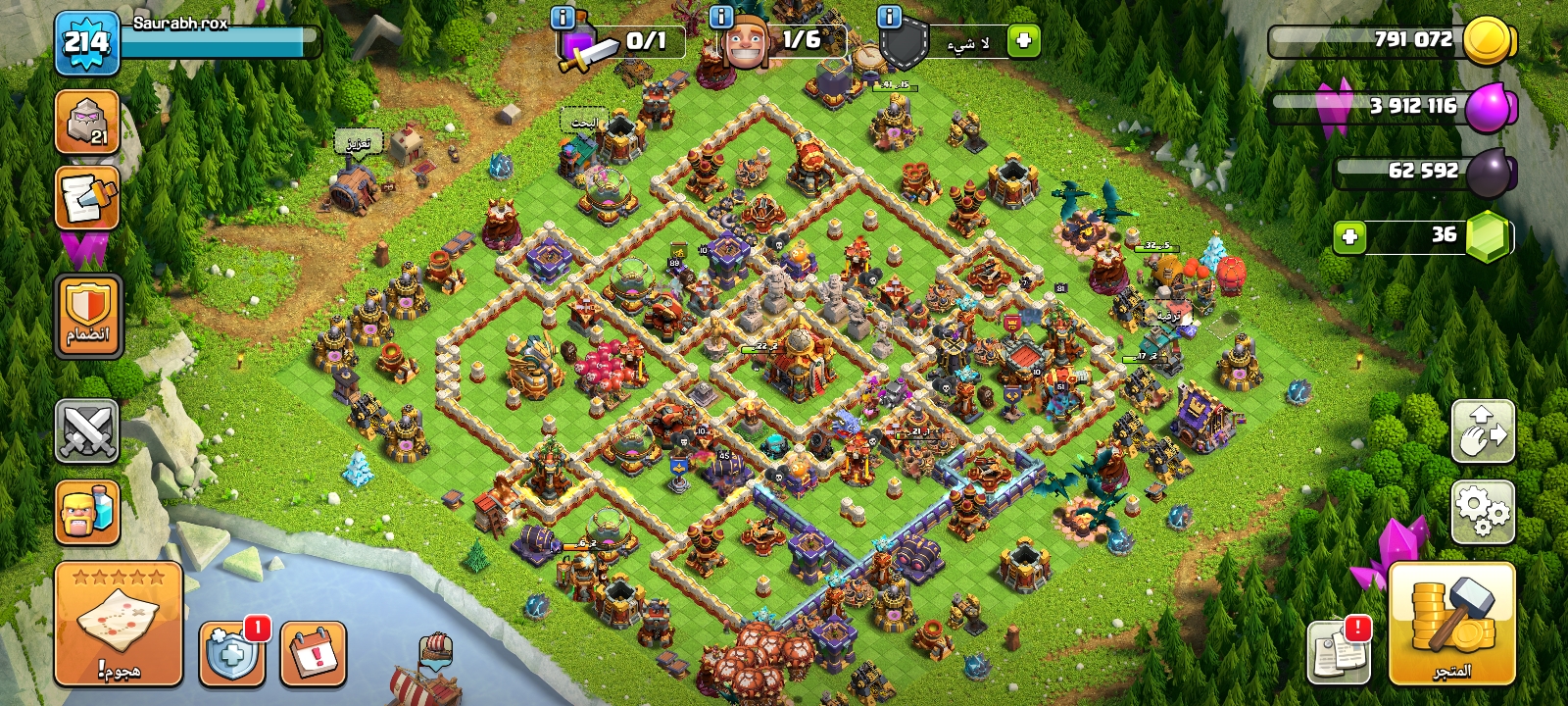
Task: Add a shield with the green plus
Action: [1023, 41]
